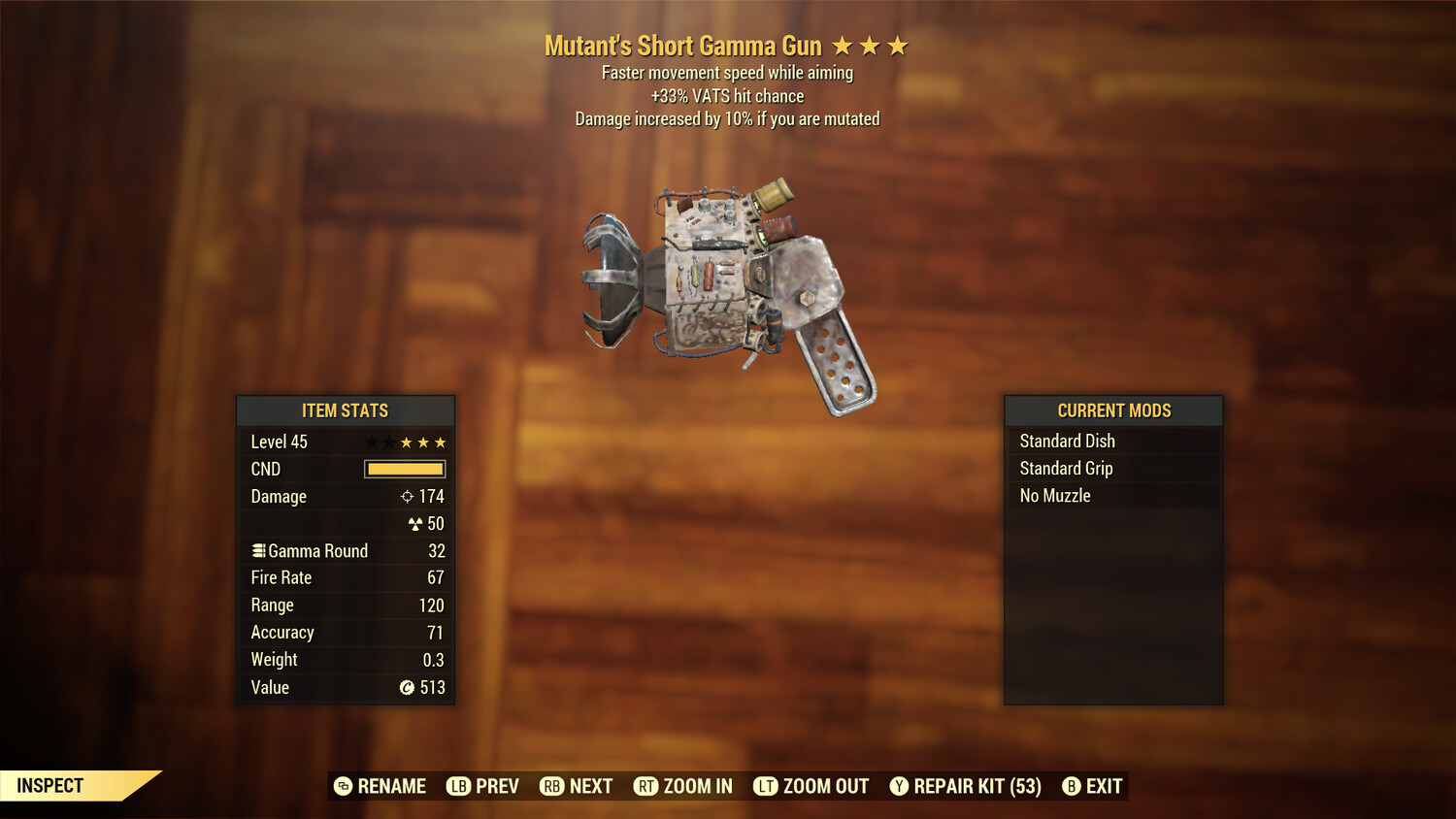
Task: Click the CND condition bar
Action: tap(405, 469)
